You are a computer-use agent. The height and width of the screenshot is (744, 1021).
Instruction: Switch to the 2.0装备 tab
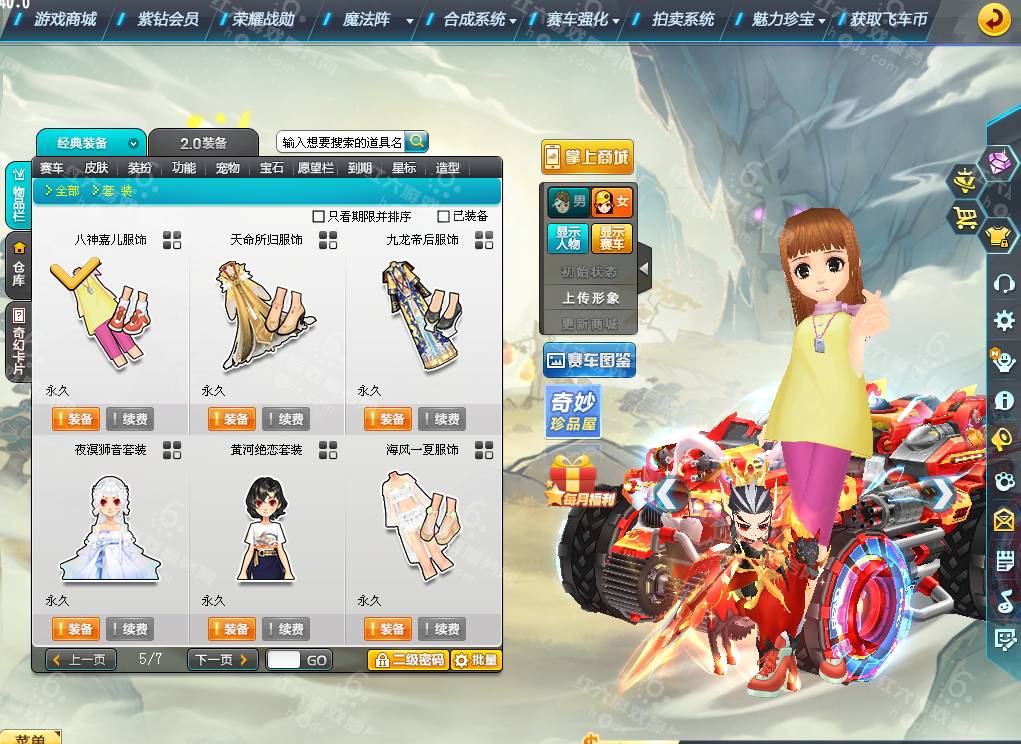point(203,143)
